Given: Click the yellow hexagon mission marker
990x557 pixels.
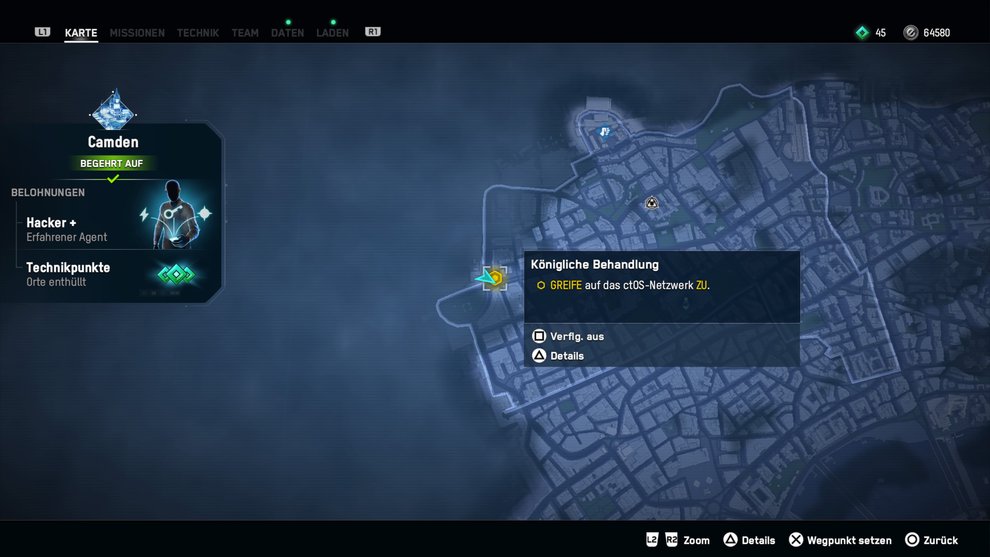Looking at the screenshot, I should (493, 277).
